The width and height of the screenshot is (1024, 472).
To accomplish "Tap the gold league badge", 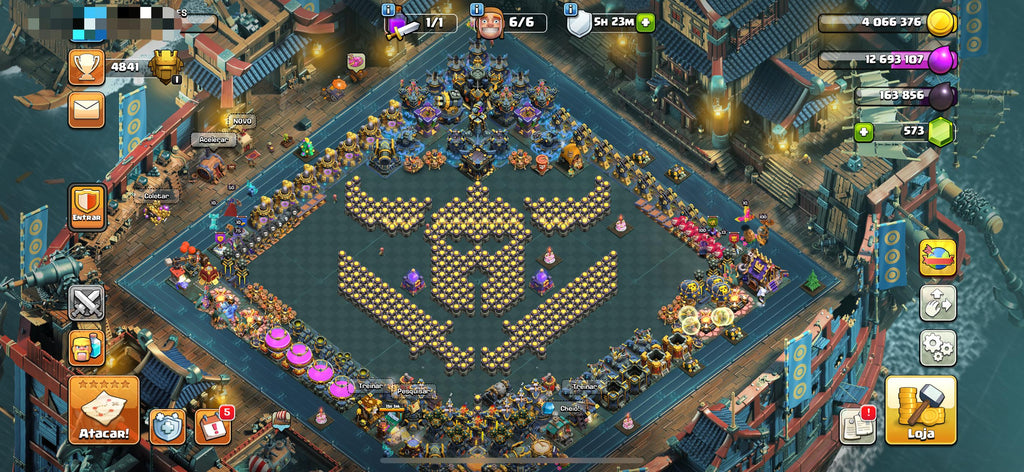I will (166, 66).
